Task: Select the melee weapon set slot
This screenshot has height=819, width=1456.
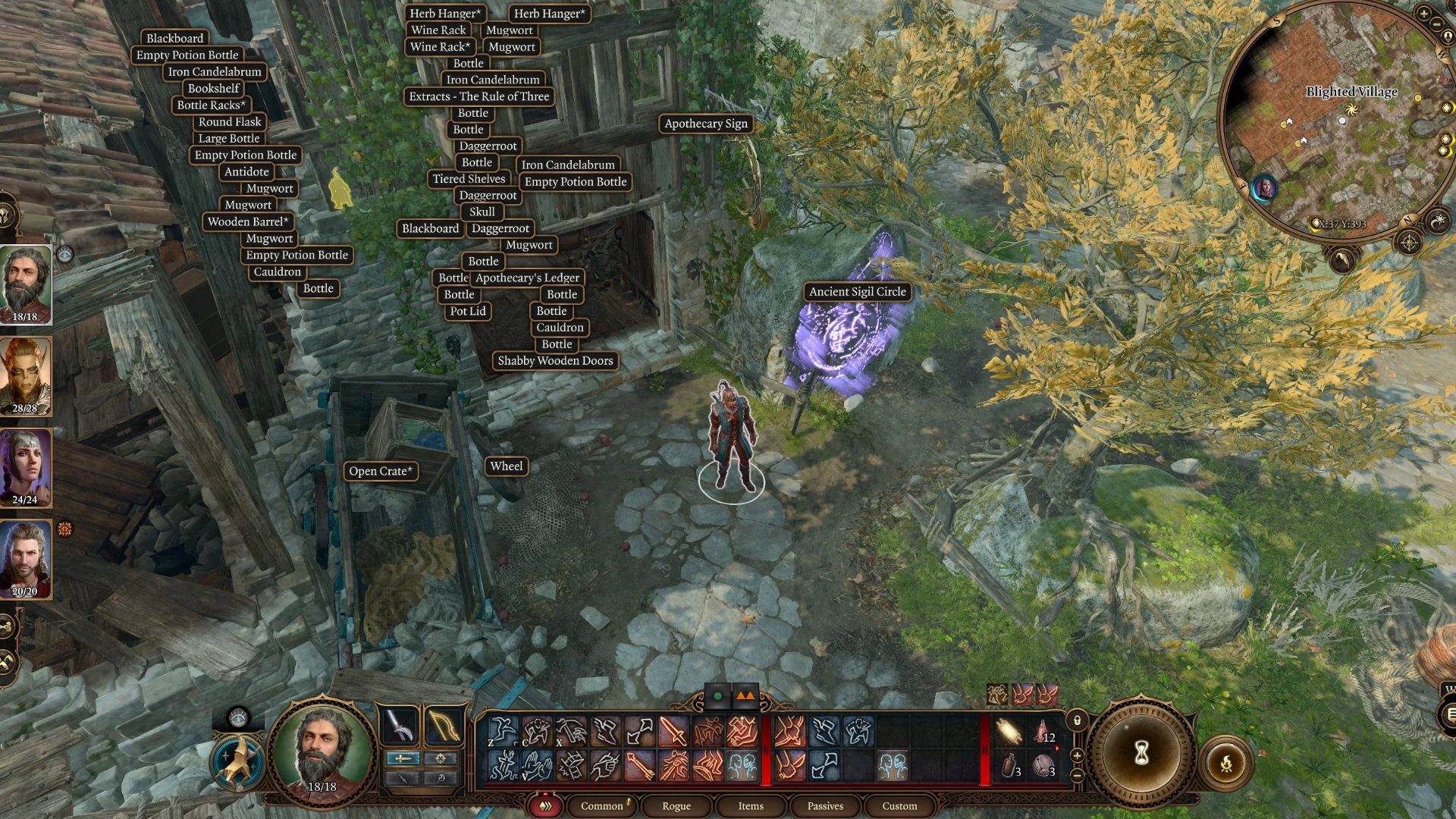Action: [400, 726]
